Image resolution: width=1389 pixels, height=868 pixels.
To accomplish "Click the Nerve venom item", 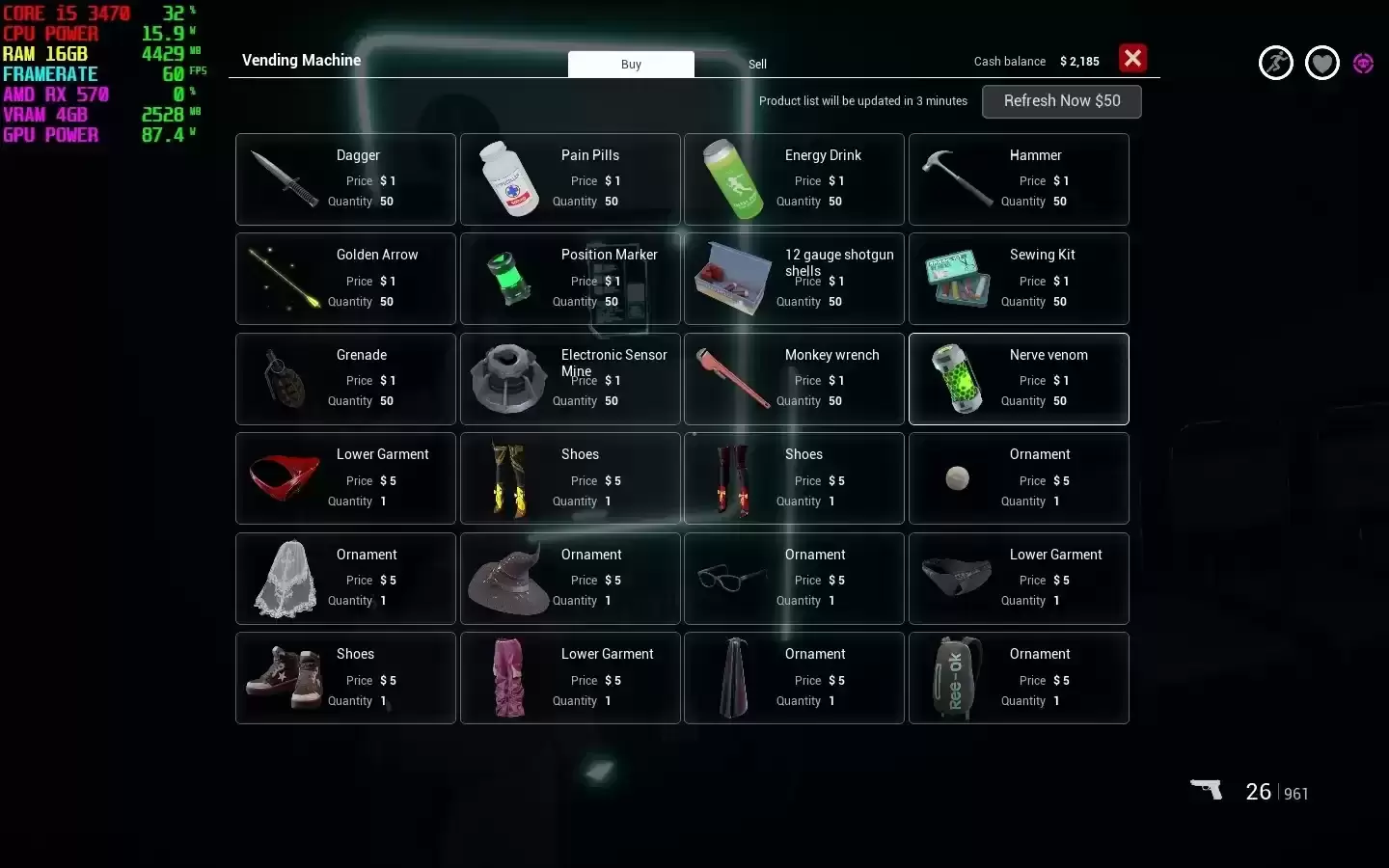I will click(1019, 379).
